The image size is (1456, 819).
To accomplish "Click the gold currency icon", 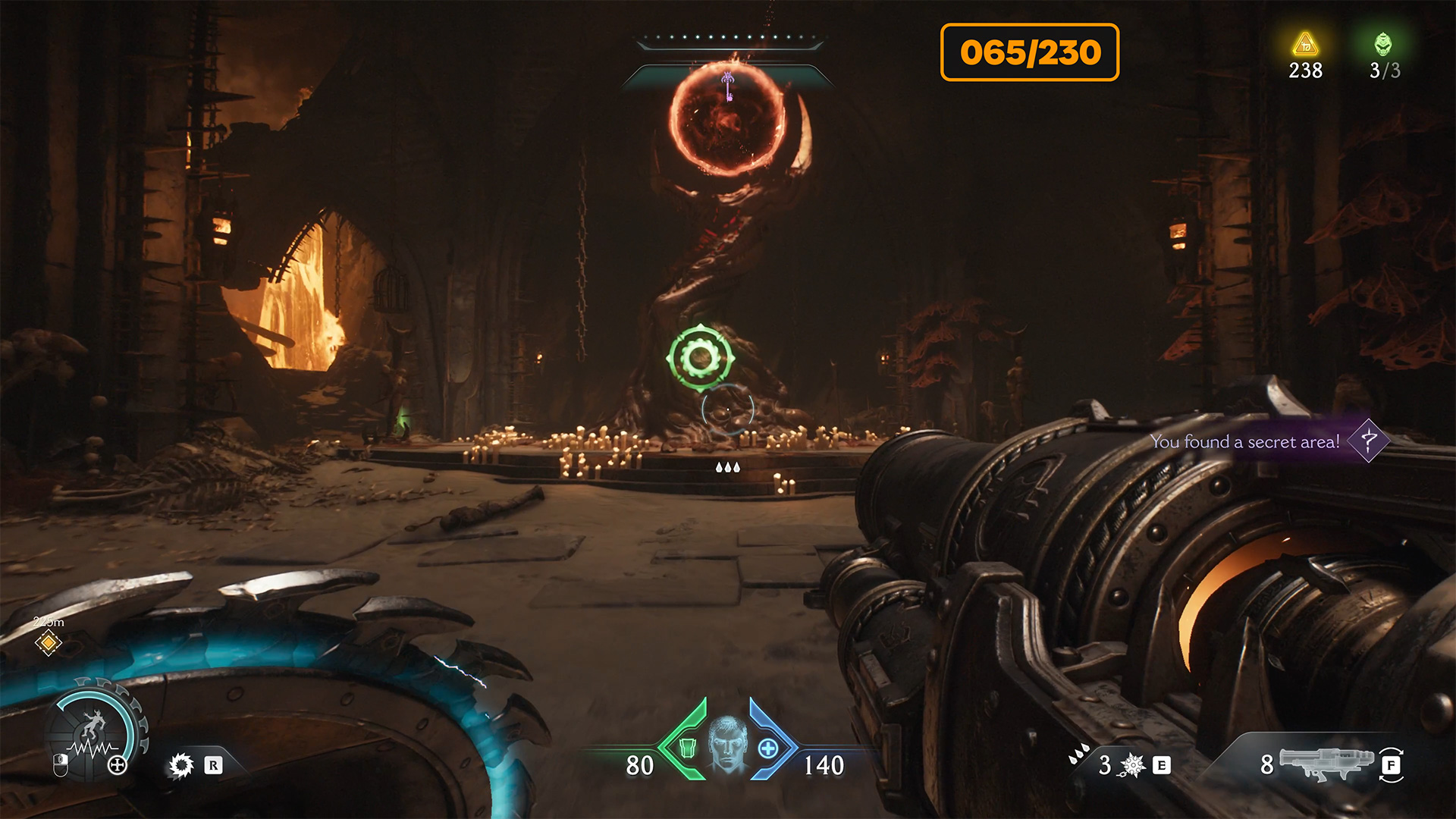I will [x=1305, y=44].
